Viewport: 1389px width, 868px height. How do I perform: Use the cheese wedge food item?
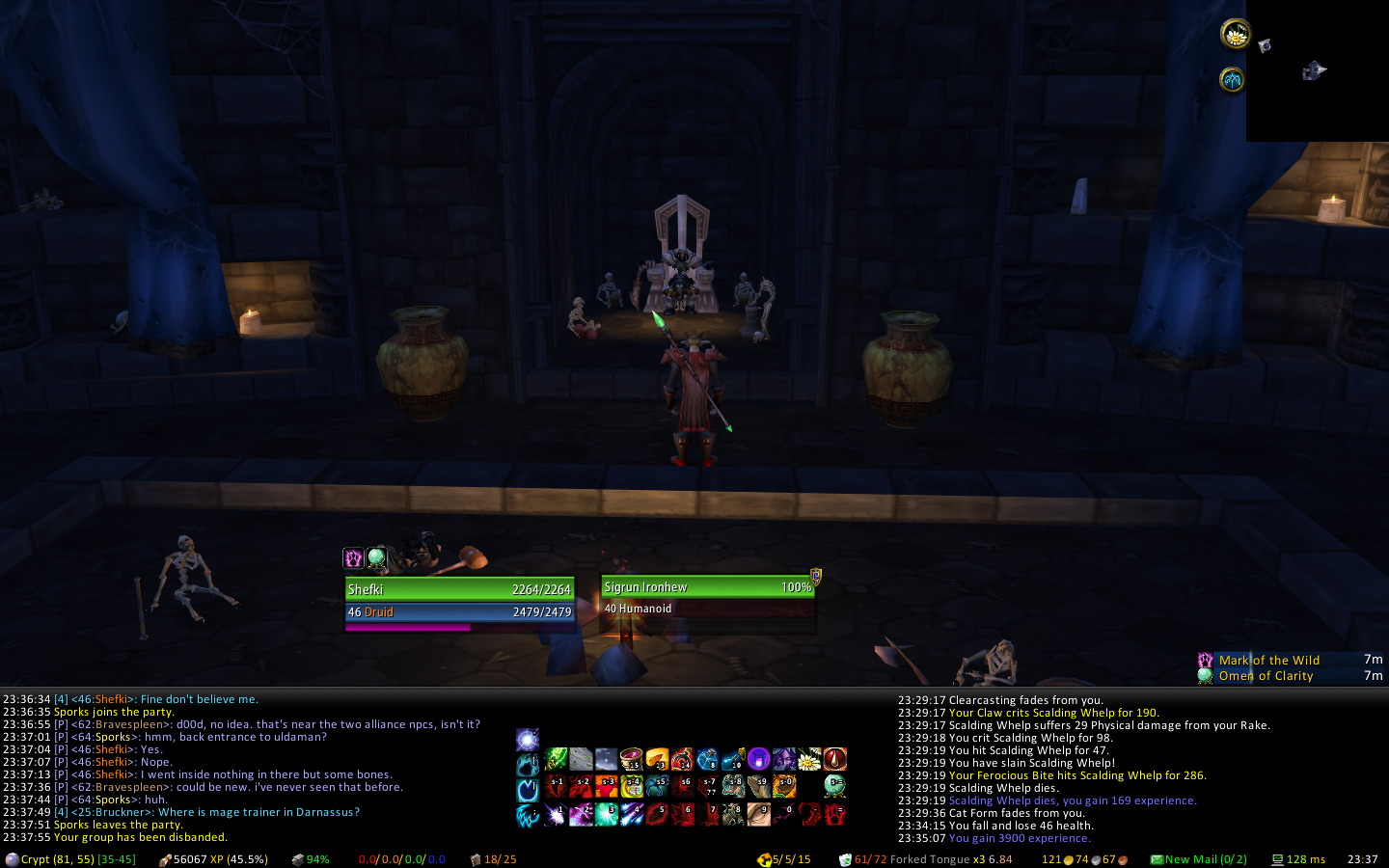(x=657, y=760)
